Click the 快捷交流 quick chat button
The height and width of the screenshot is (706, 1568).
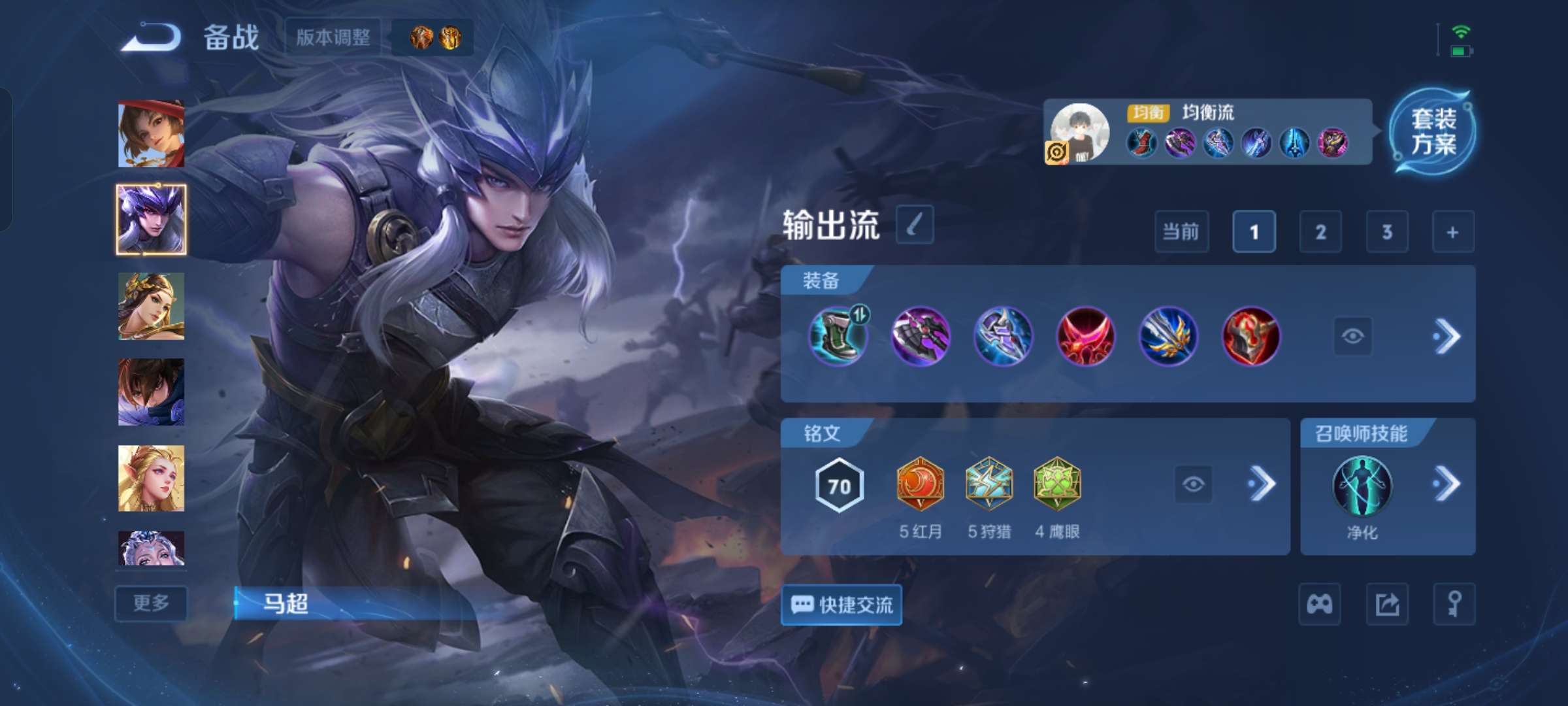click(841, 605)
